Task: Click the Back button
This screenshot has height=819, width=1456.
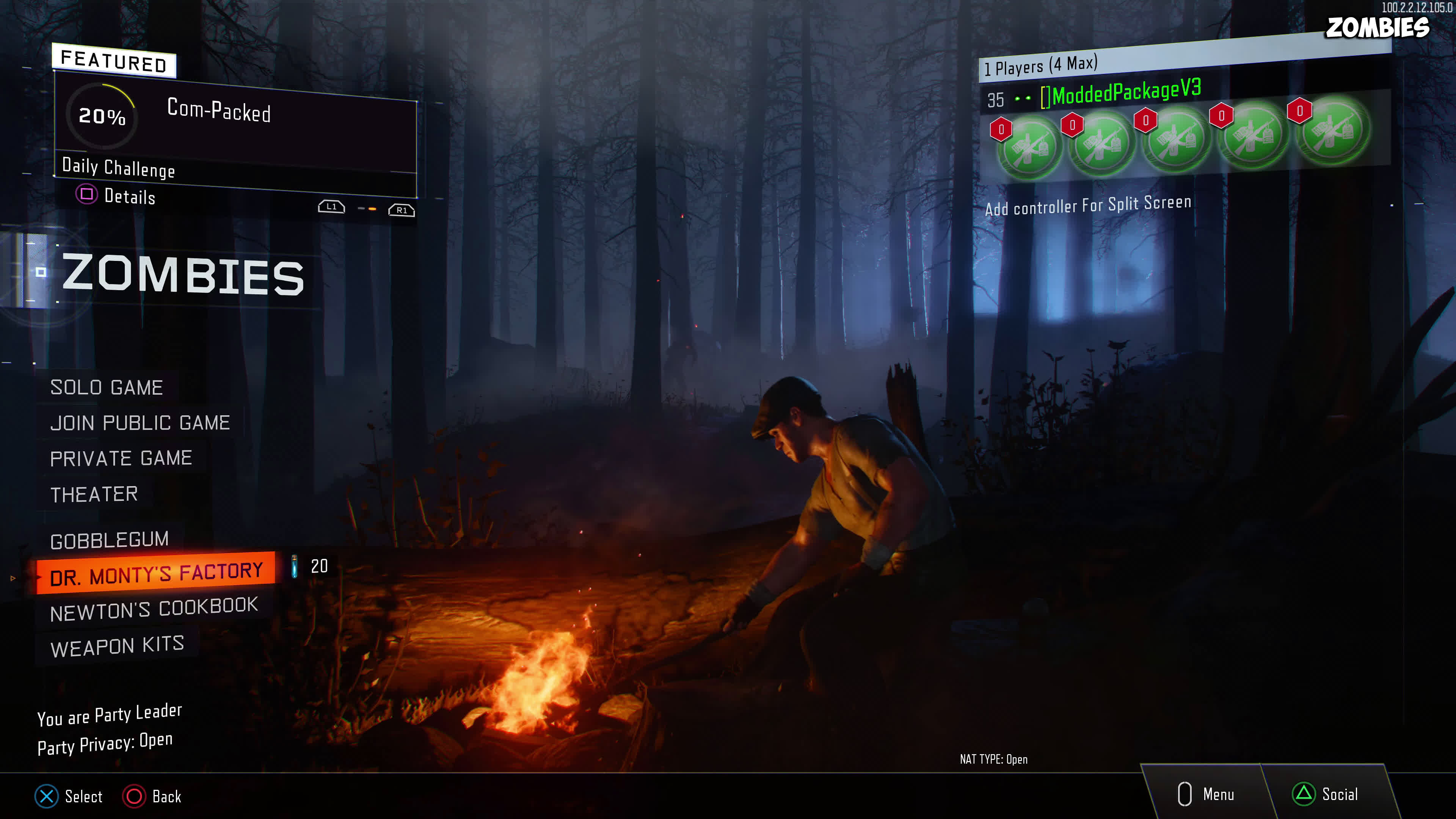Action: point(152,796)
